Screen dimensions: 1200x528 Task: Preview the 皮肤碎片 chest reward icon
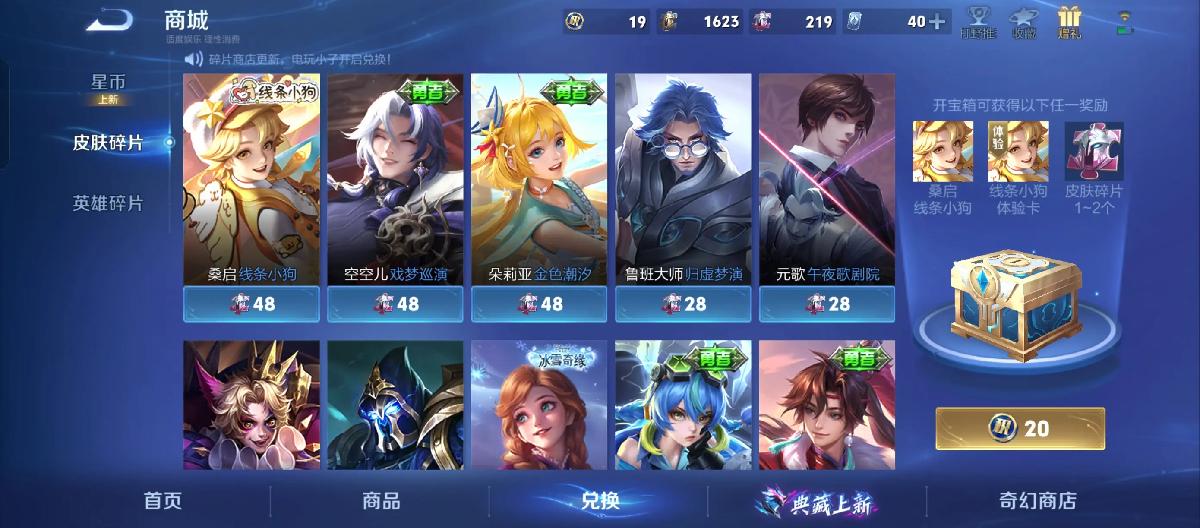pos(1093,152)
